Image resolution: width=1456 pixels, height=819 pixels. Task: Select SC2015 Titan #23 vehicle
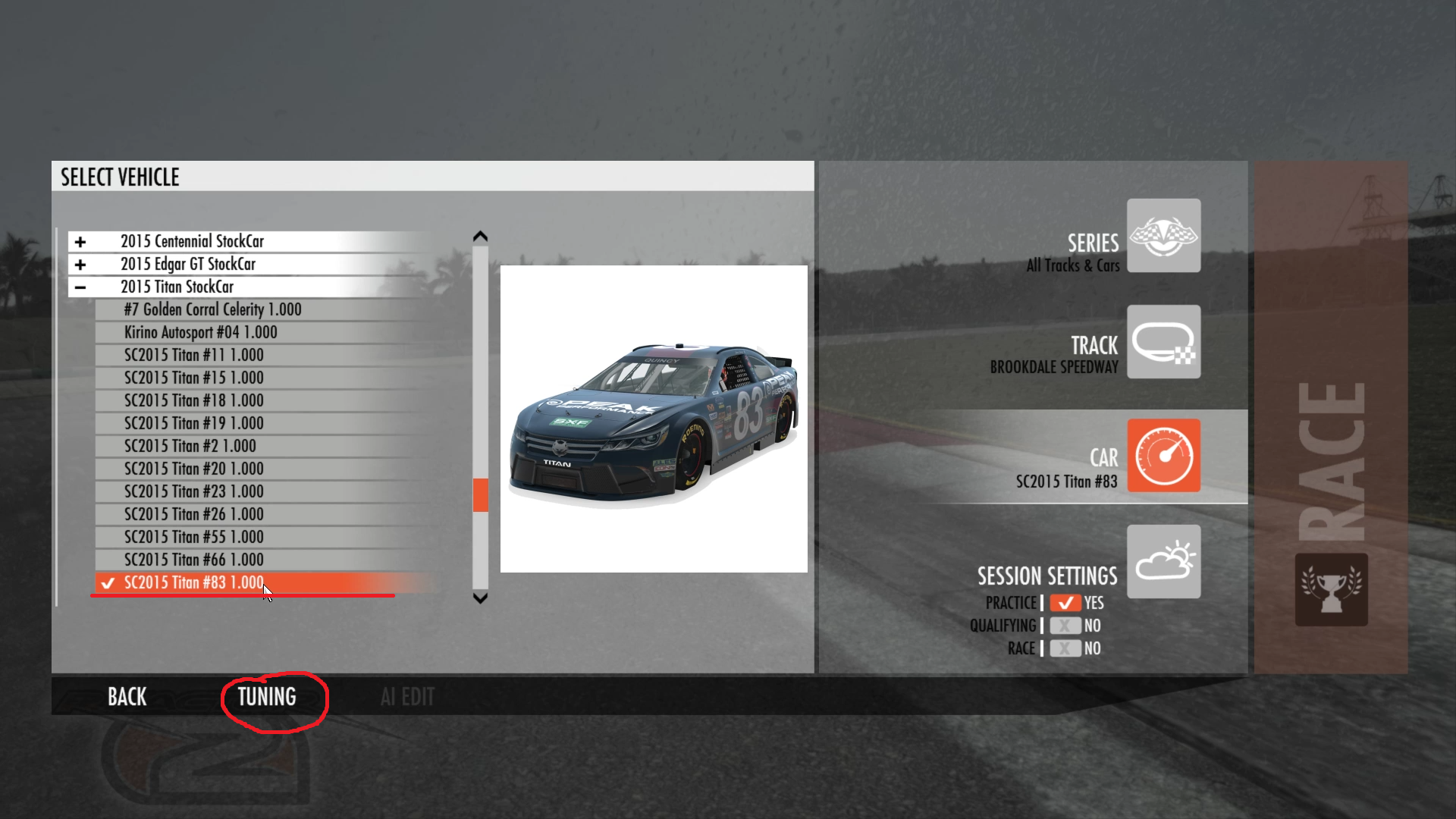point(194,491)
